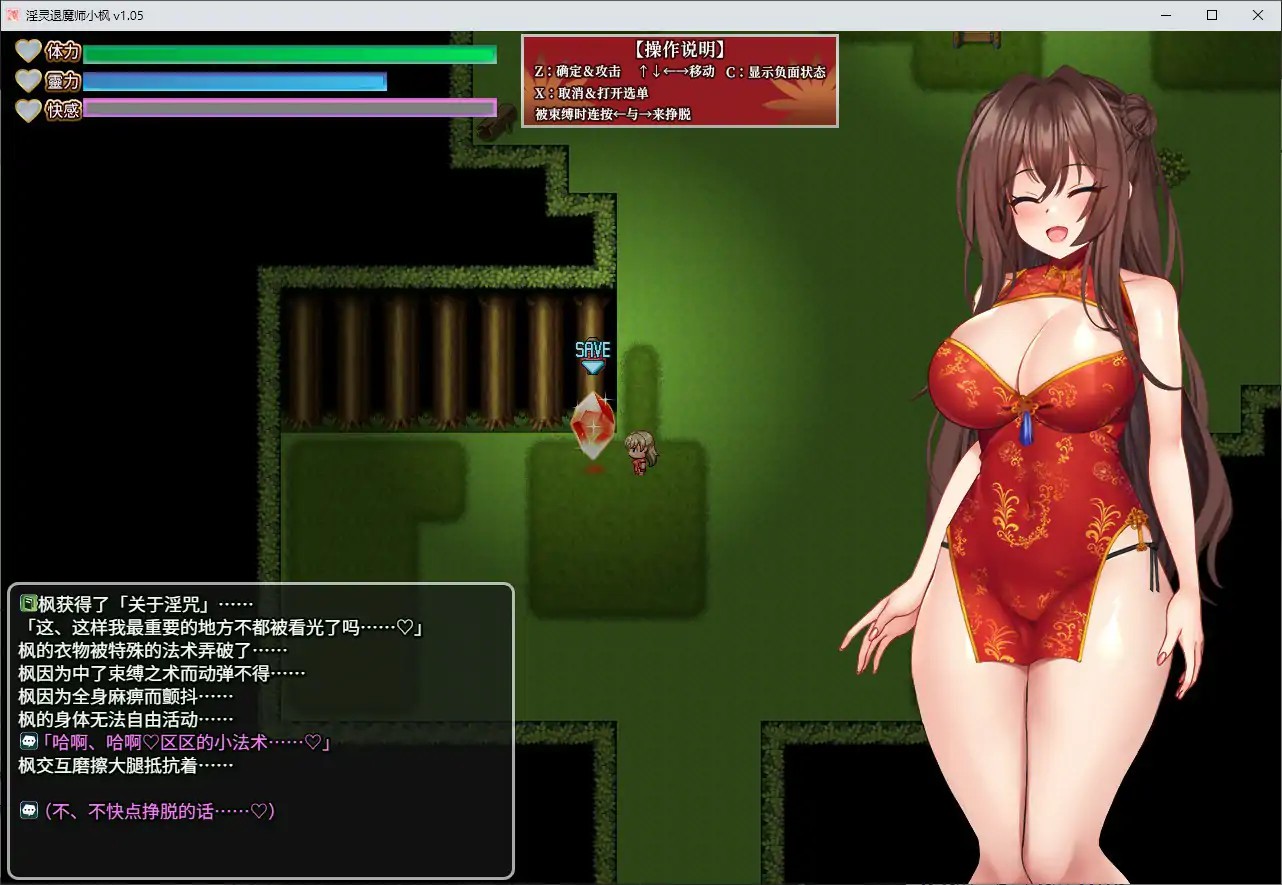Screen dimensions: 1282x885
Task: Click inside the dialogue message window
Action: coord(260,730)
